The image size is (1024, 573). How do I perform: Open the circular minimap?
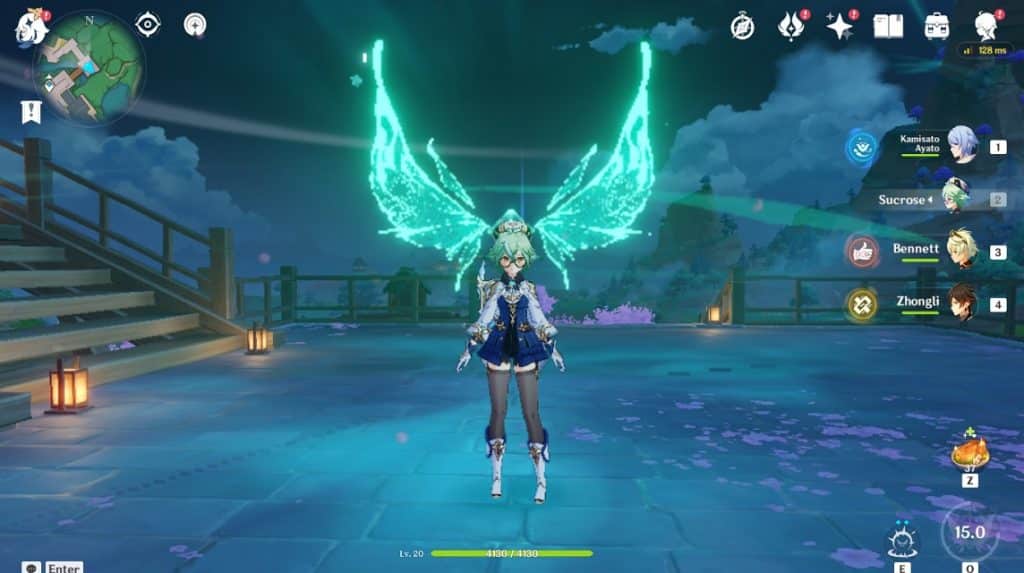[x=89, y=68]
